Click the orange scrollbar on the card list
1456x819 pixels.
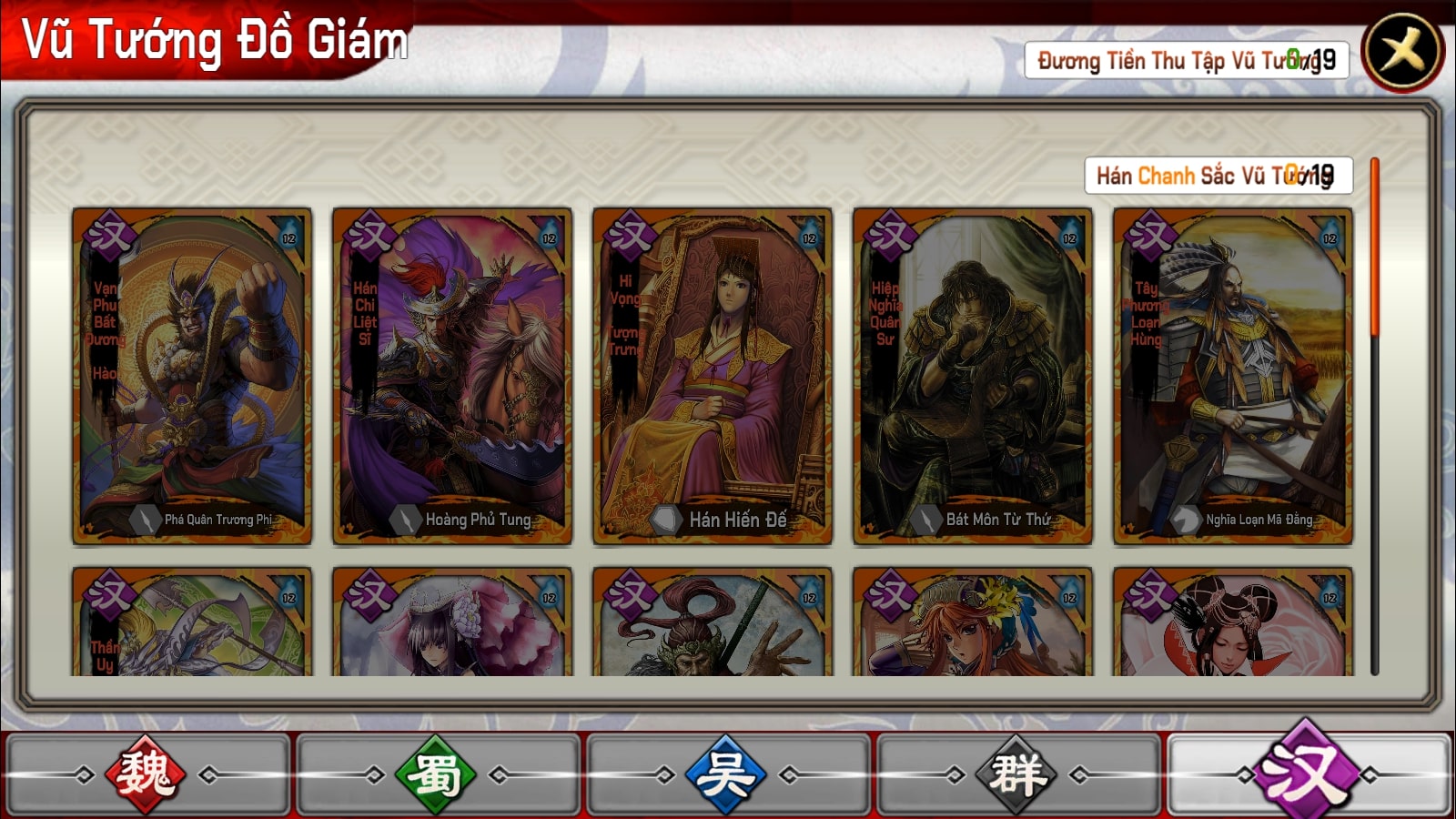[1375, 248]
